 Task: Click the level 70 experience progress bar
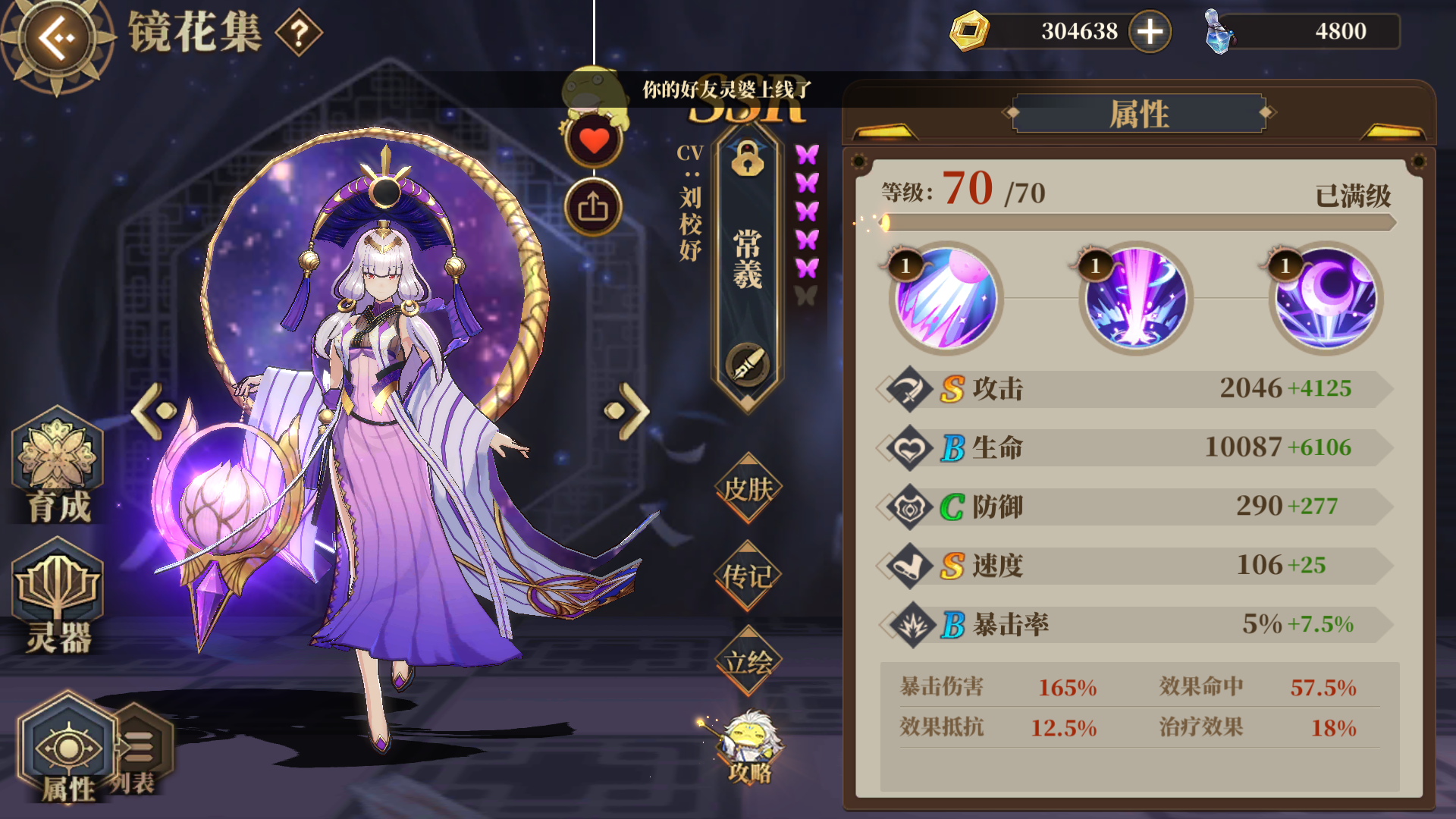1137,224
